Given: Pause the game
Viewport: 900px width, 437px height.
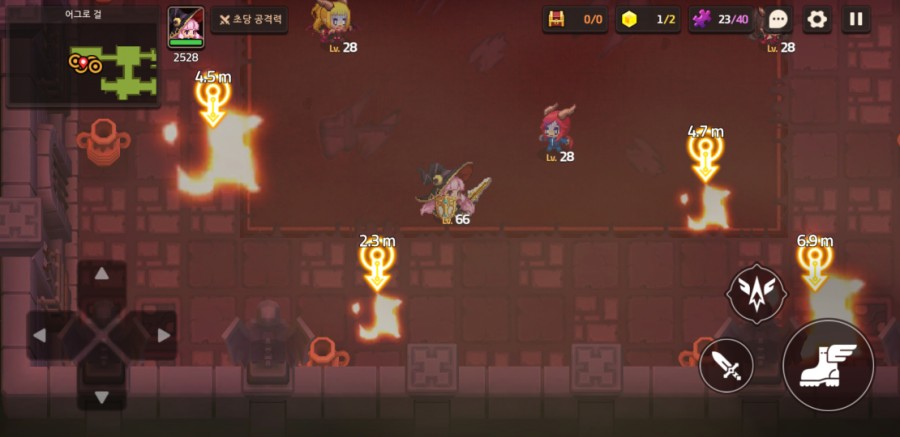Looking at the screenshot, I should [855, 19].
